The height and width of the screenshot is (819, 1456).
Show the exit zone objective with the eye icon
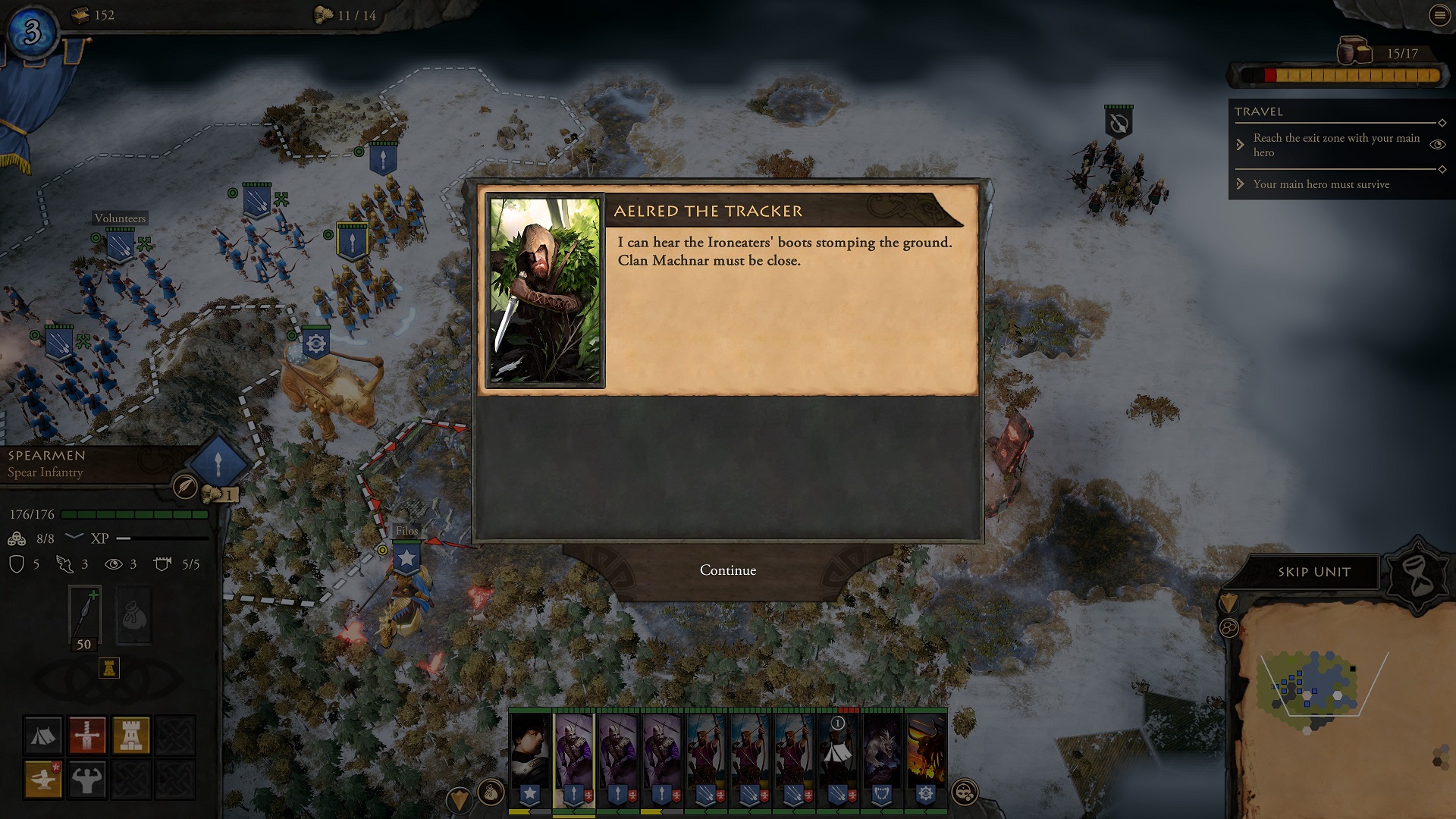(1437, 144)
